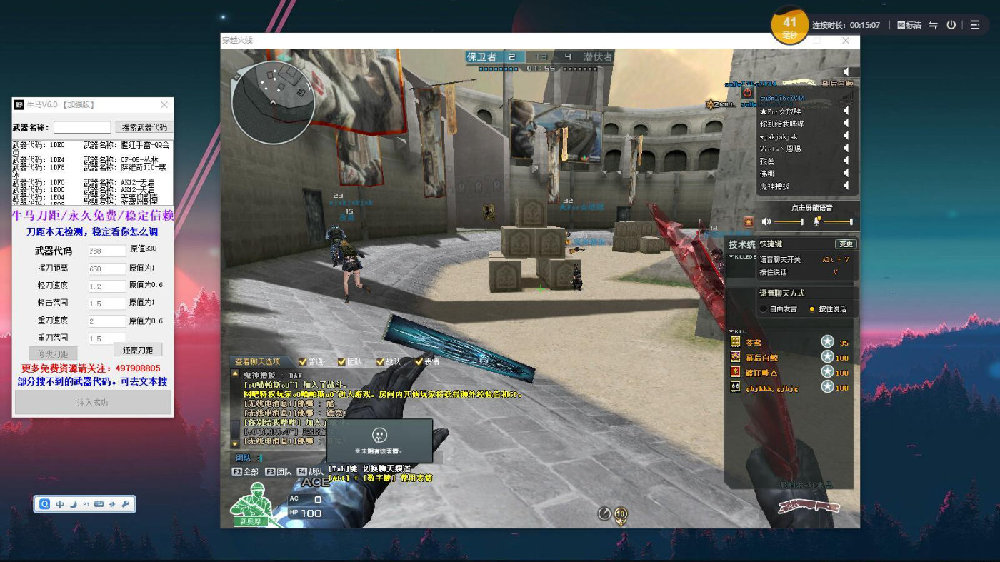Click the 搜索武器代码 search button
The width and height of the screenshot is (1000, 562).
[x=145, y=128]
